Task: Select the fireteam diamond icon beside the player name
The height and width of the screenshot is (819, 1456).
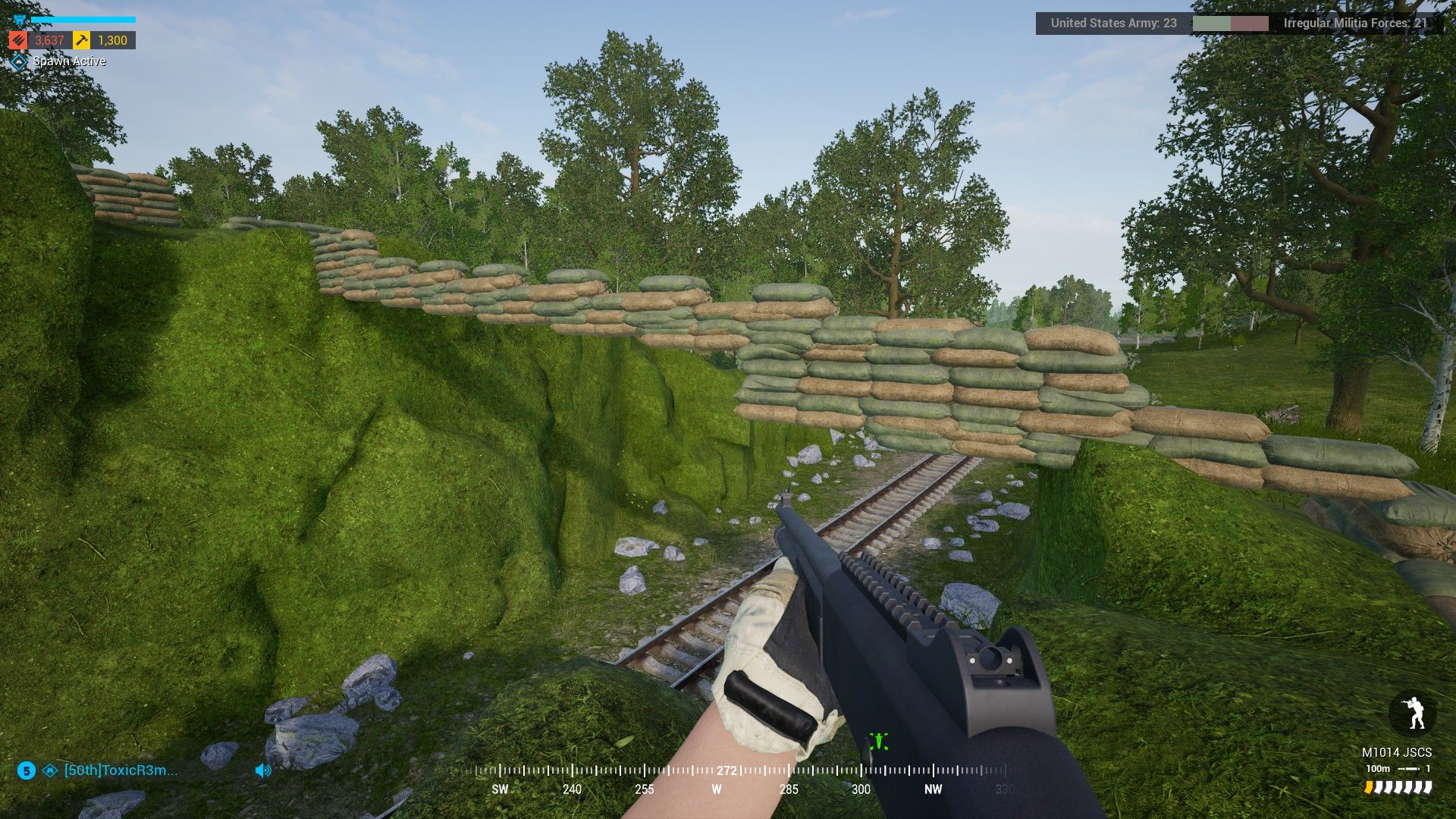Action: click(50, 771)
